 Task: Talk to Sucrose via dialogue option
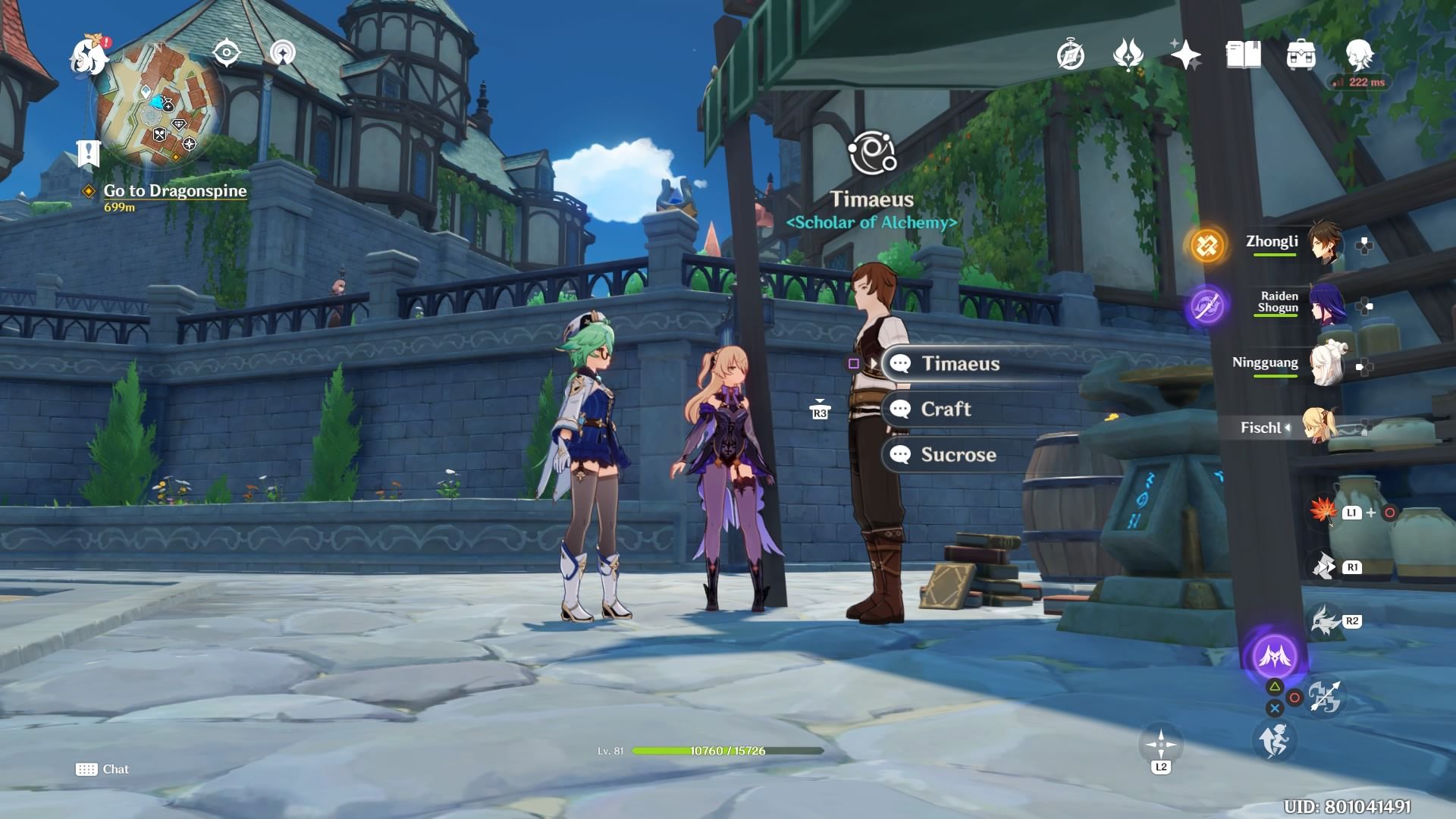(958, 455)
